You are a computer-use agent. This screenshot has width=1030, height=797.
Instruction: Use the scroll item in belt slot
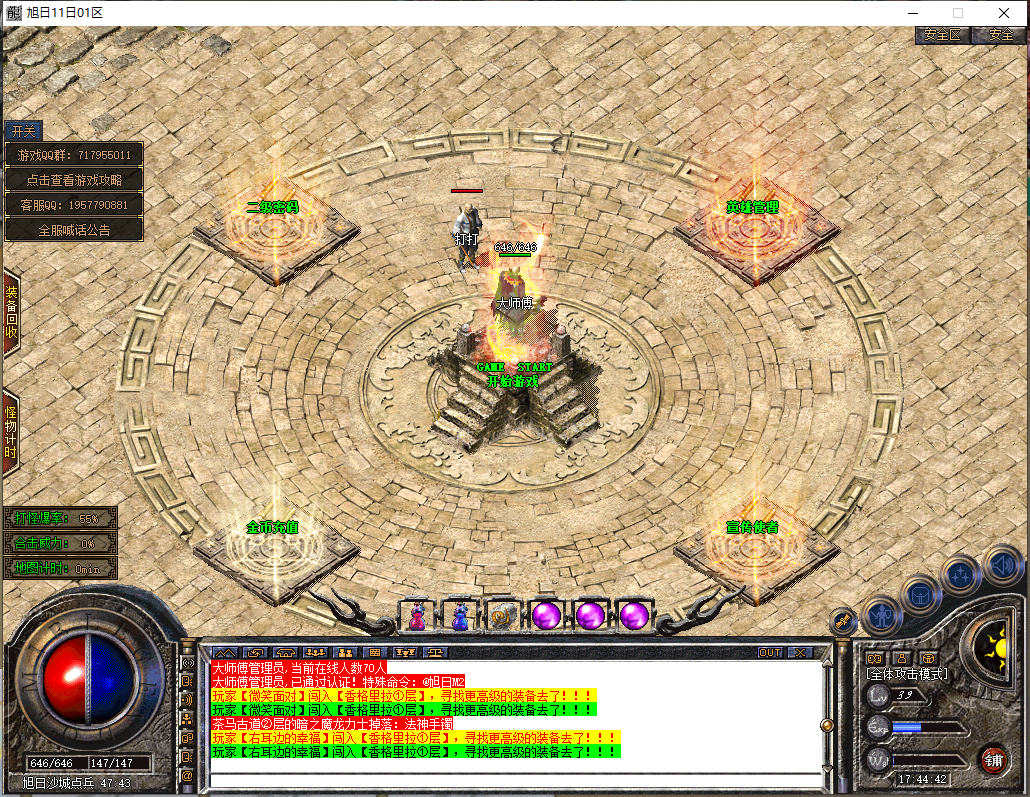pyautogui.click(x=502, y=615)
